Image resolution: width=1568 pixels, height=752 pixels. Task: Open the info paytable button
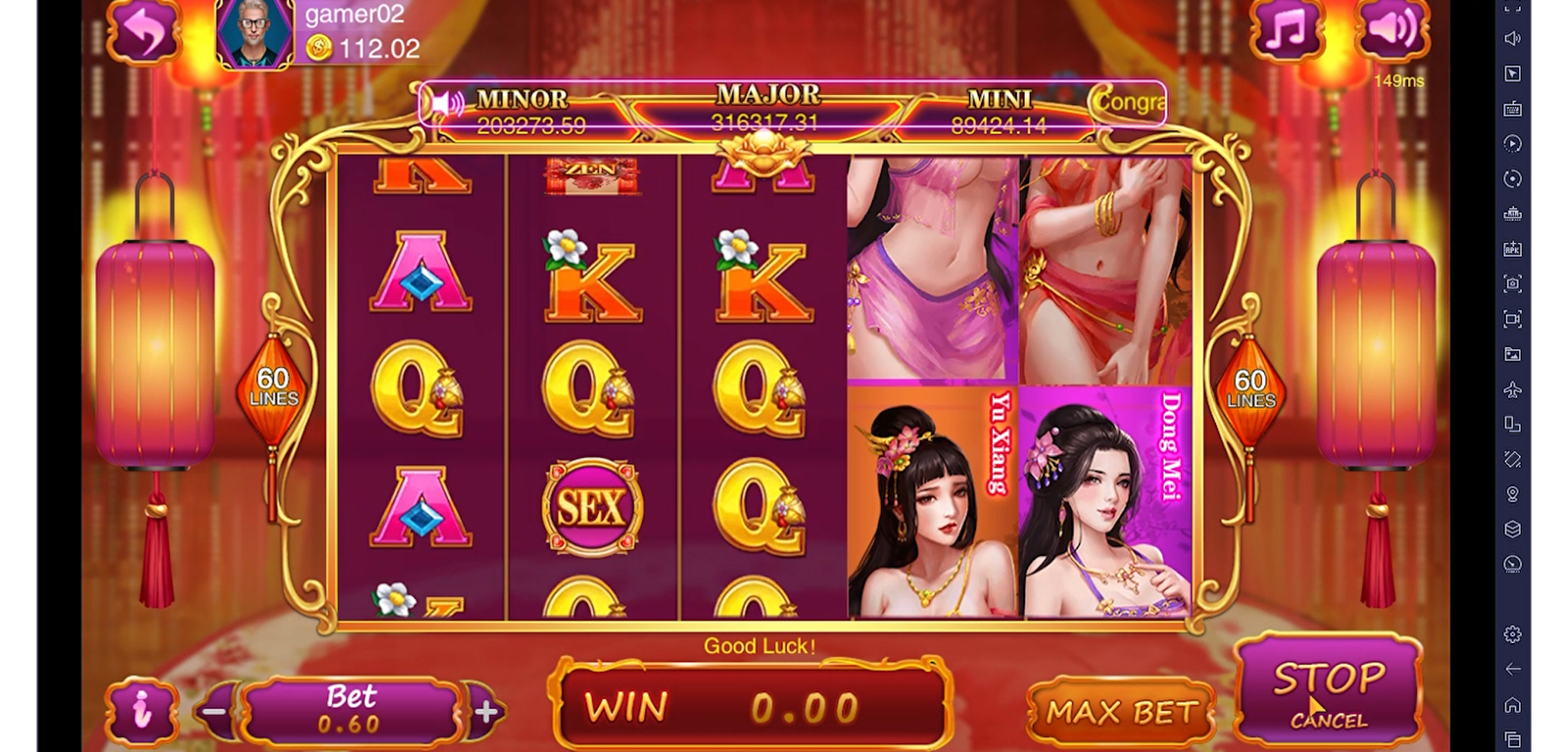pyautogui.click(x=143, y=710)
